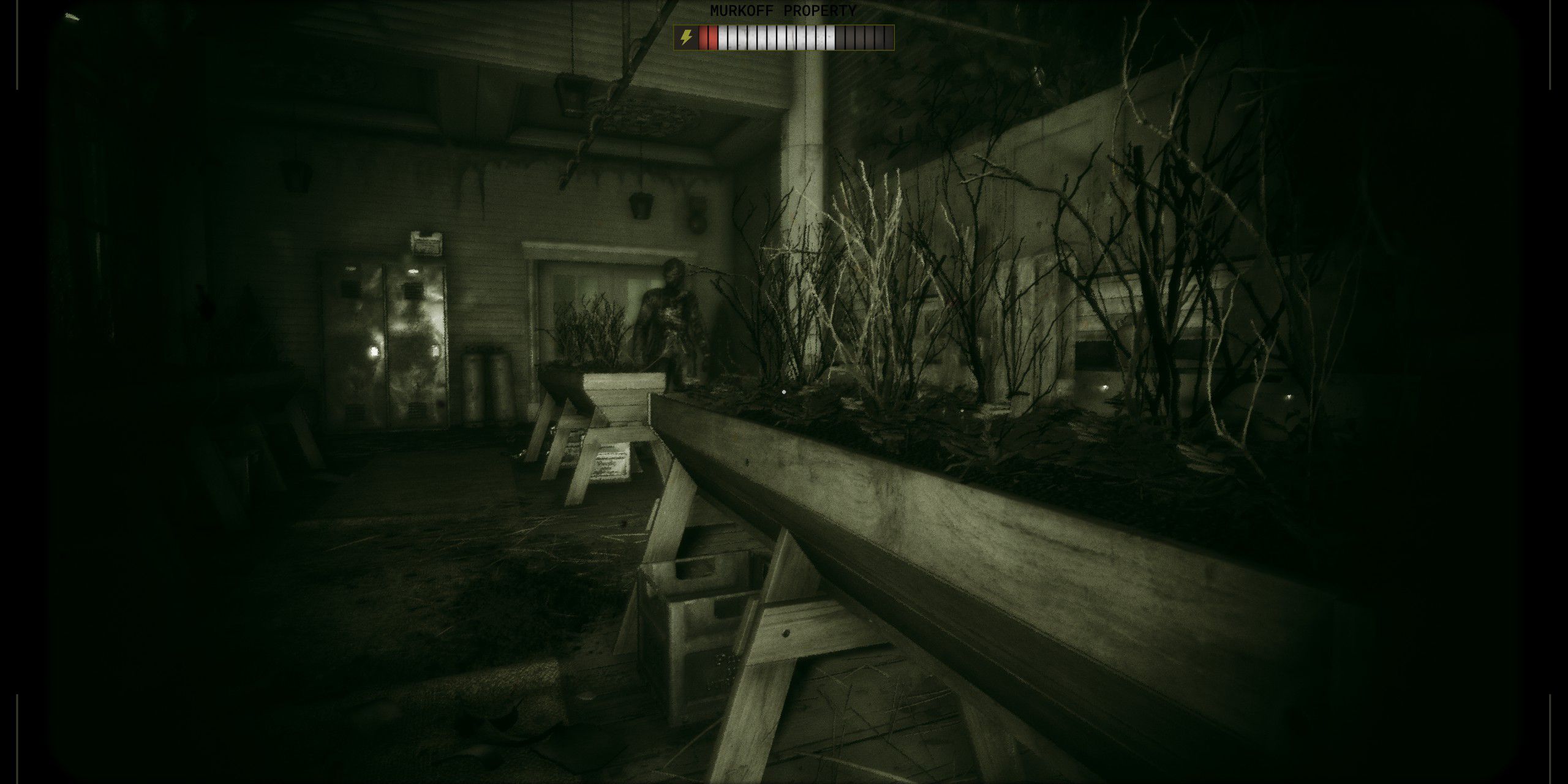The image size is (1568, 784).
Task: Click the lightning bolt battery icon
Action: pyautogui.click(x=684, y=38)
